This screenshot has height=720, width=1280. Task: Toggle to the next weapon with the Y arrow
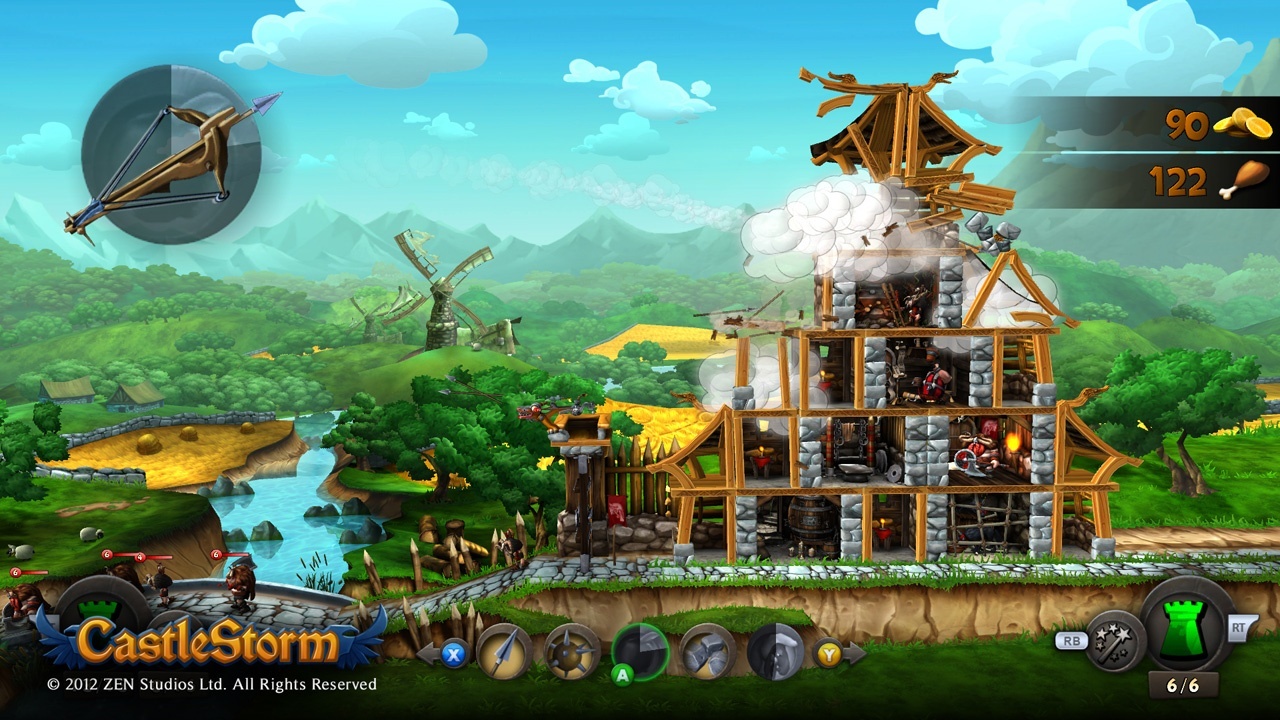pos(830,652)
